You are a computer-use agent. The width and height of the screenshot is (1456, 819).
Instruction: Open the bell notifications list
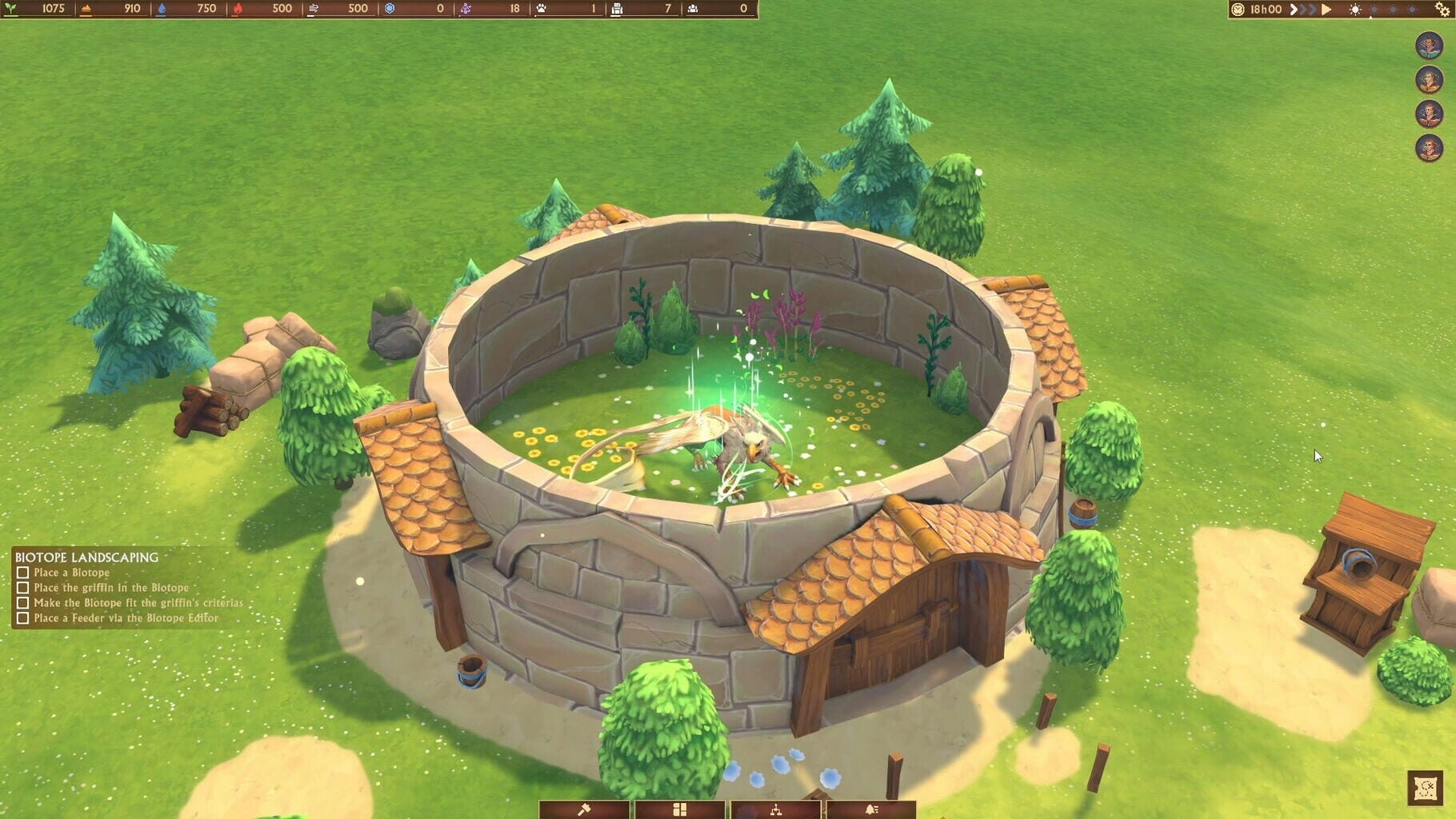tap(871, 809)
